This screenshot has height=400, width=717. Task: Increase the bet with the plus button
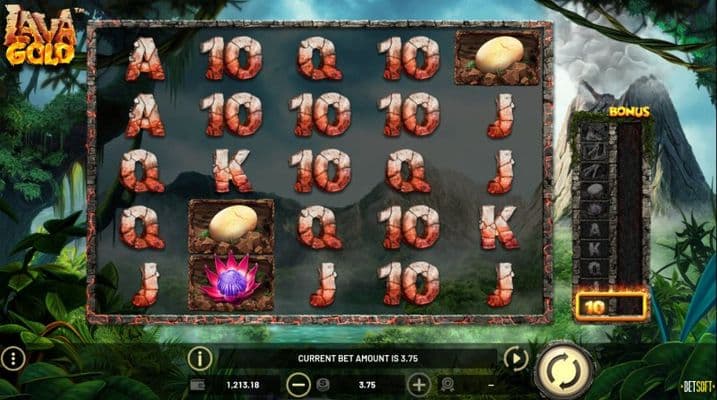pyautogui.click(x=419, y=383)
